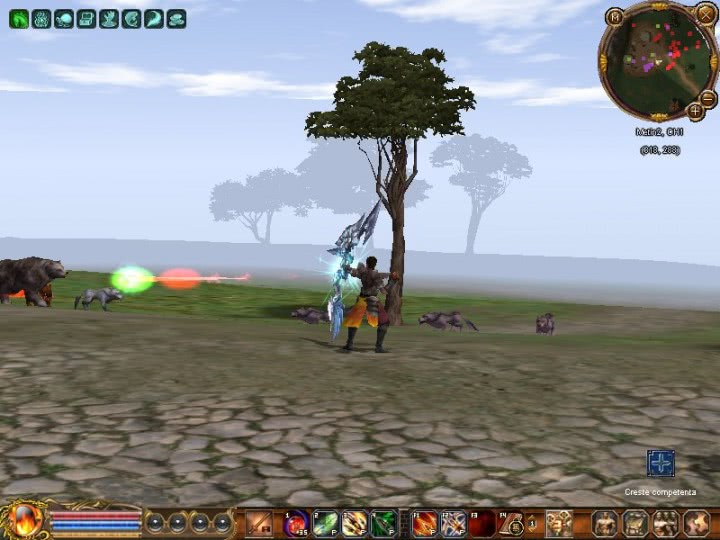
Task: Open the last icon on the bottom bar
Action: click(x=697, y=523)
